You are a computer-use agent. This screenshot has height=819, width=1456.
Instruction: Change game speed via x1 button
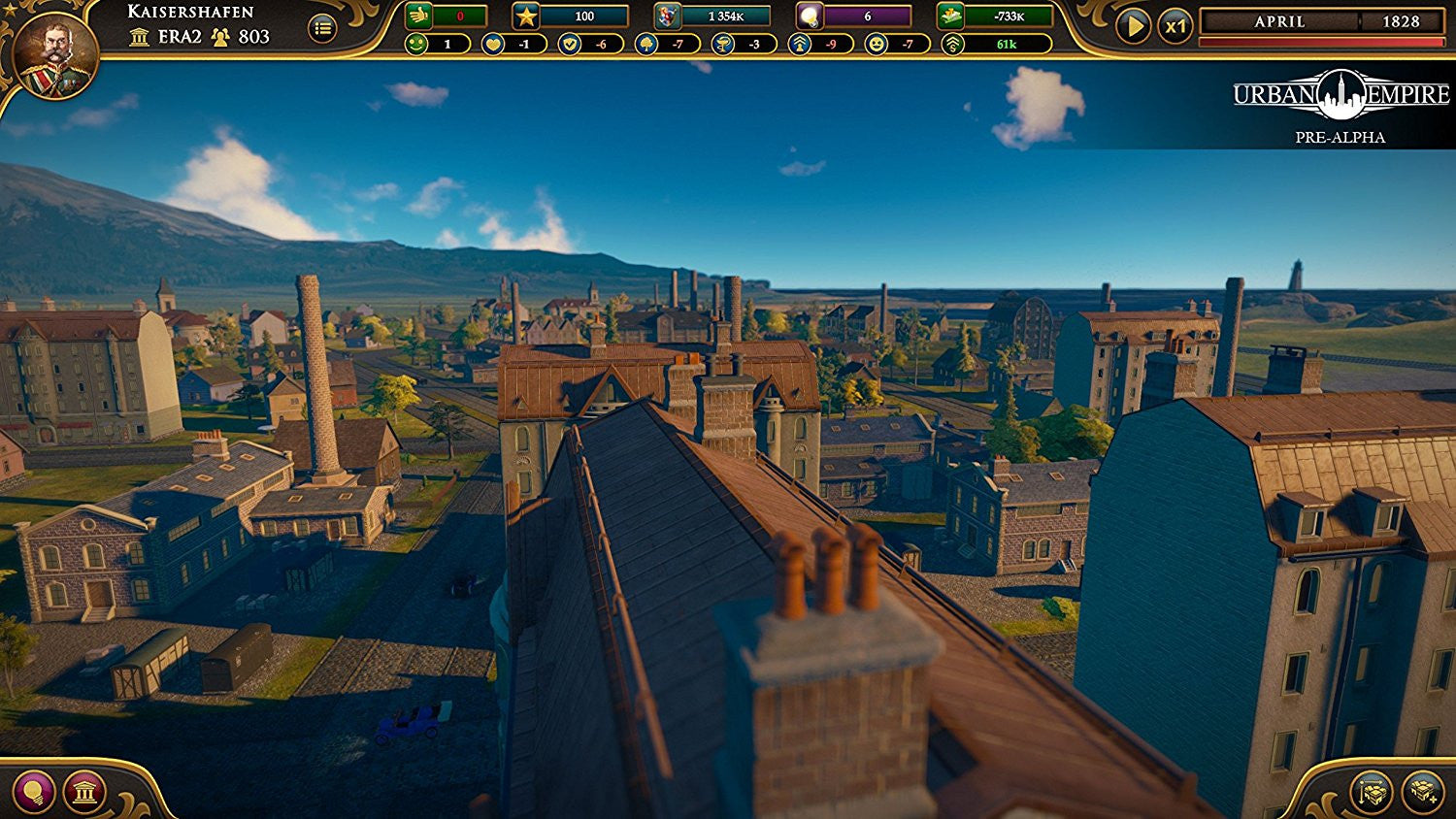[1175, 26]
